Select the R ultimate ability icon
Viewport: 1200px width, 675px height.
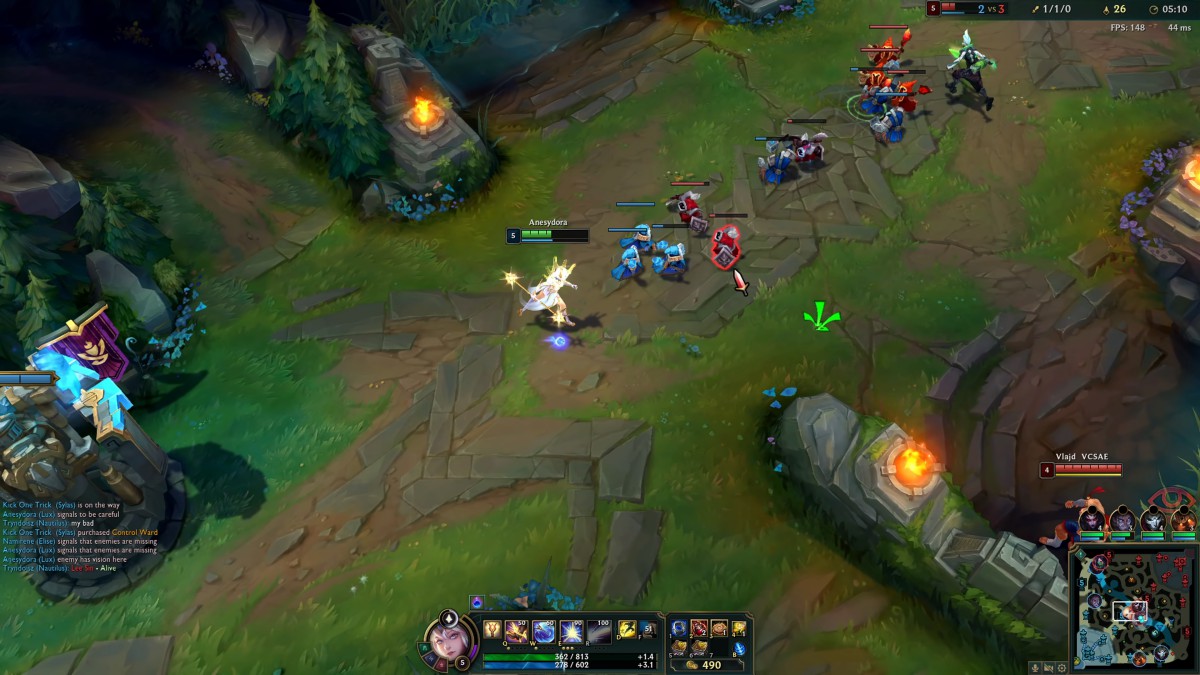[597, 631]
